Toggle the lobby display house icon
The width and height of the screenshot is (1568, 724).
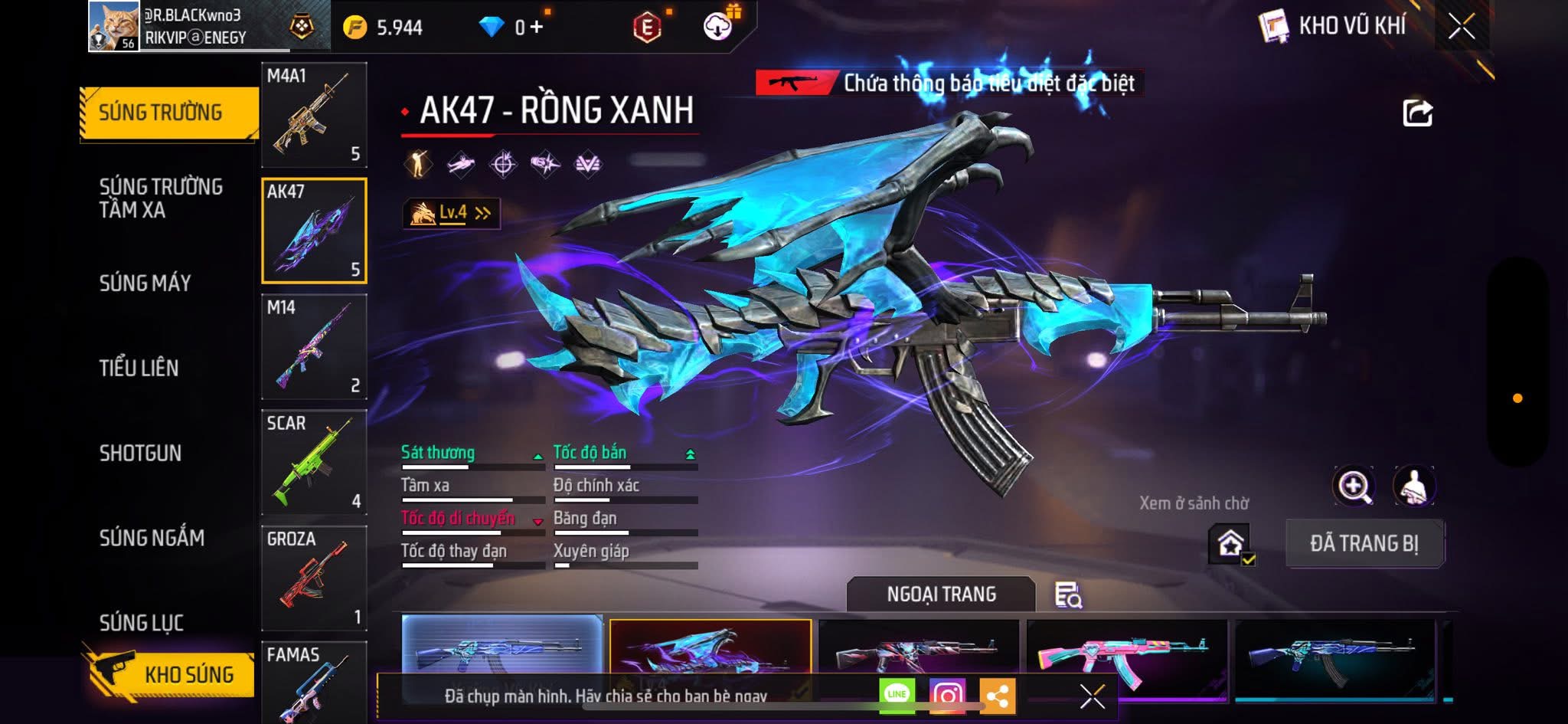[1230, 544]
